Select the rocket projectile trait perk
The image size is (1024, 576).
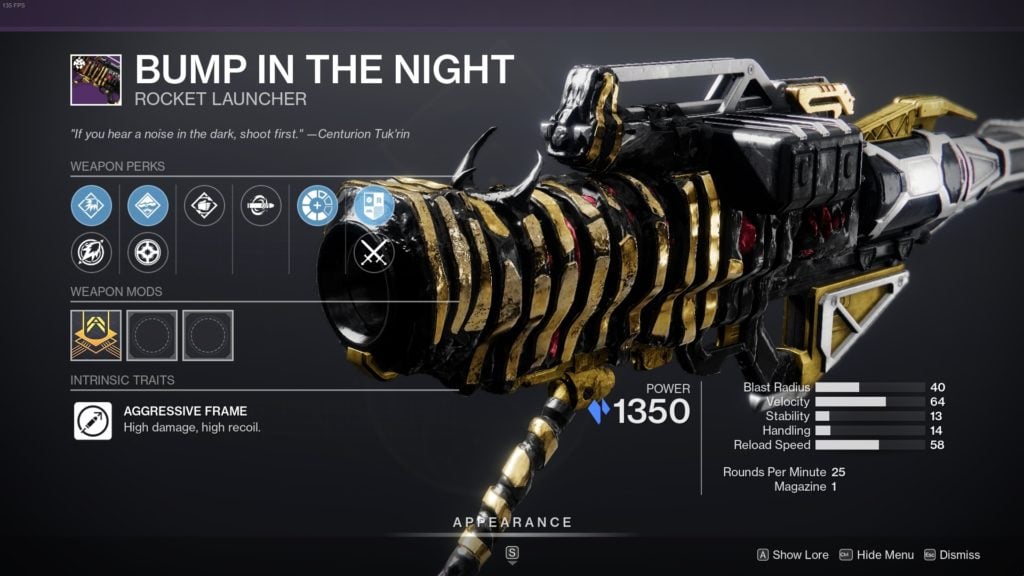(x=261, y=205)
